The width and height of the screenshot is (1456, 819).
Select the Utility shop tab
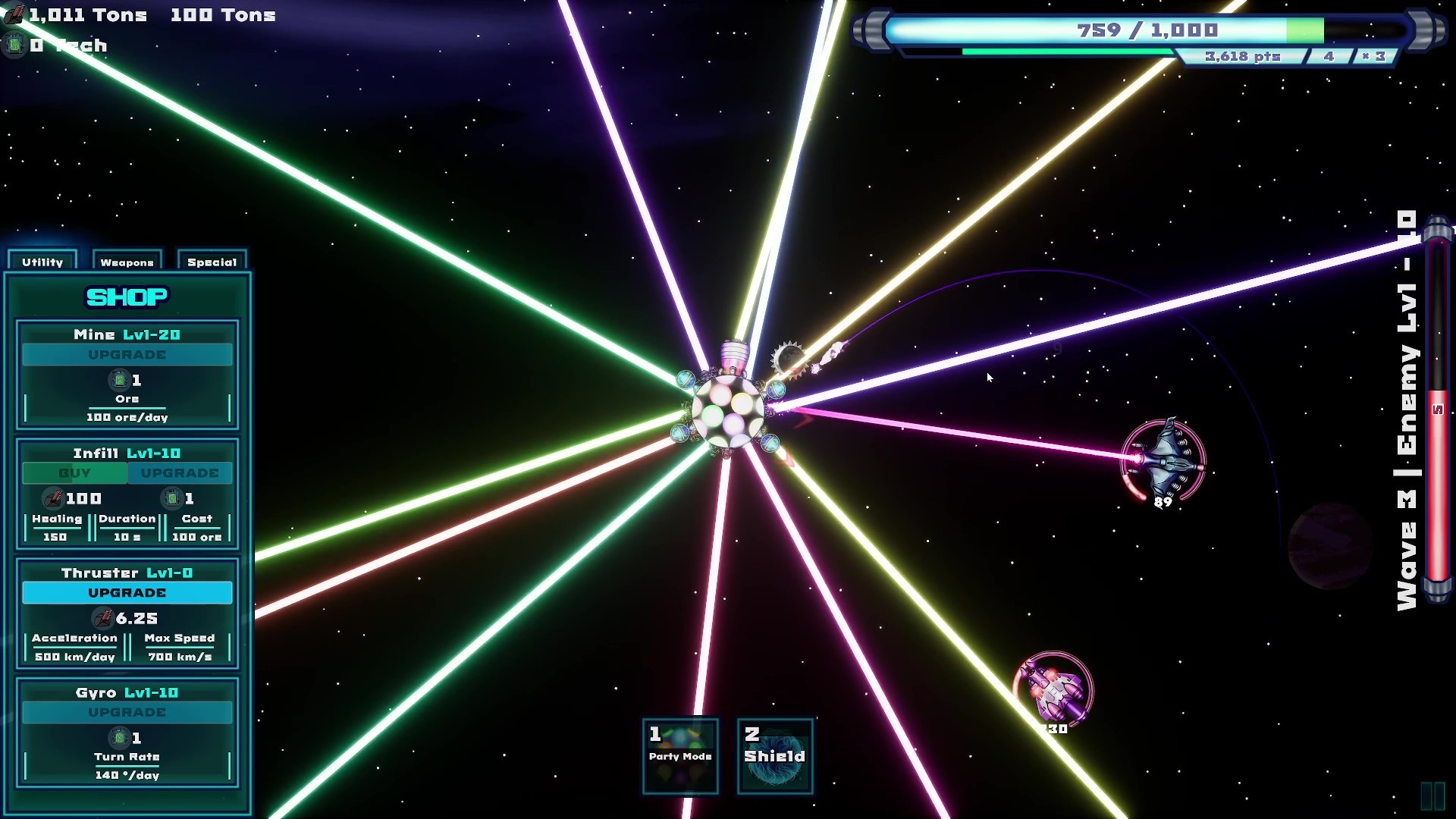coord(42,262)
